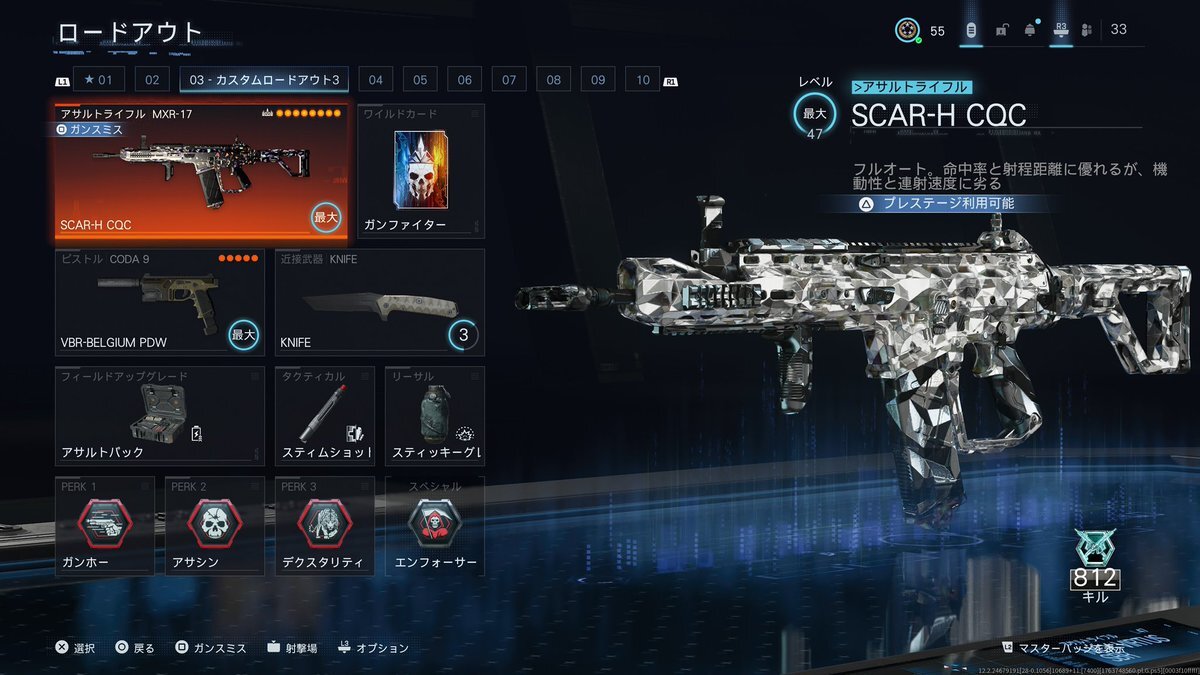Viewport: 1200px width, 675px height.
Task: Choose the VBR-BELGIUM PDW pistol slot
Action: (159, 302)
